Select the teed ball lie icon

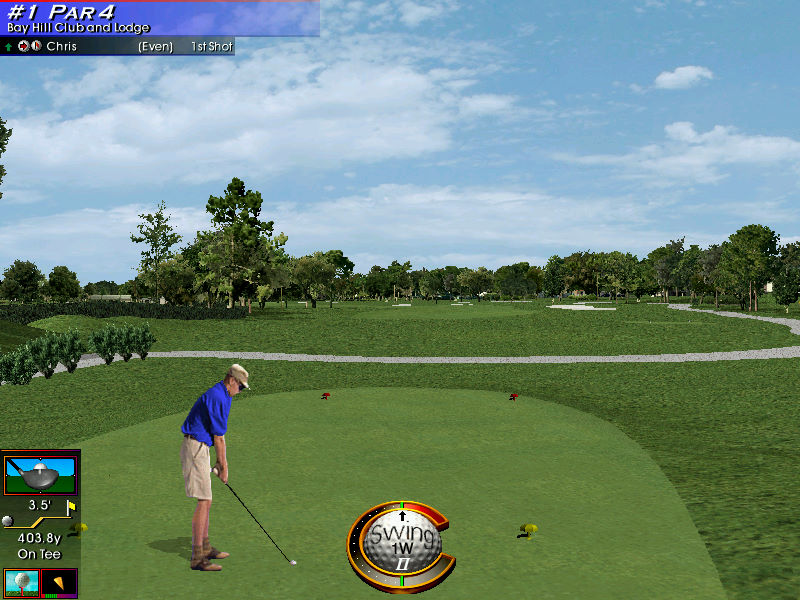coord(20,582)
